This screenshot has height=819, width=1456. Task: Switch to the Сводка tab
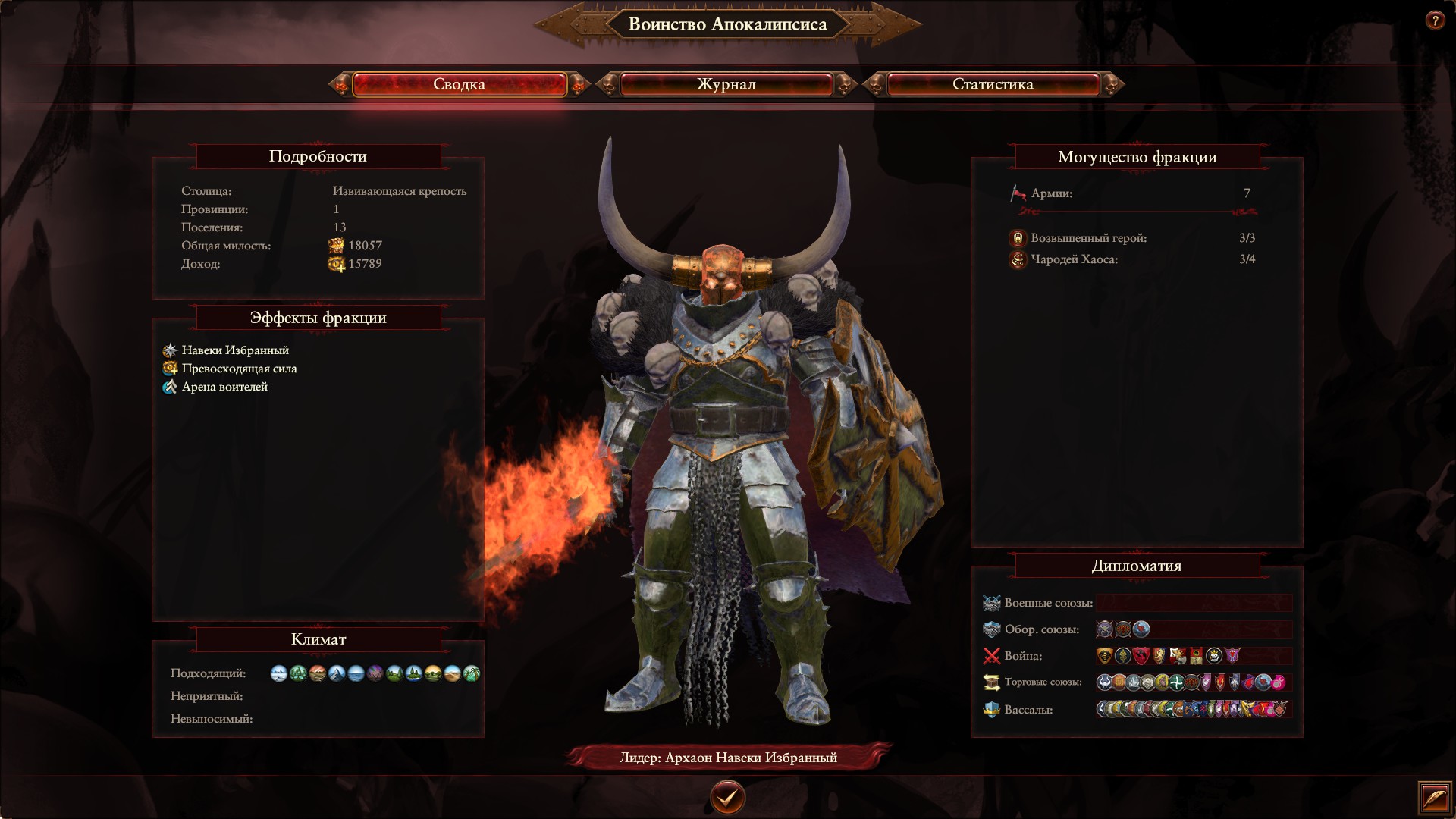coord(459,84)
